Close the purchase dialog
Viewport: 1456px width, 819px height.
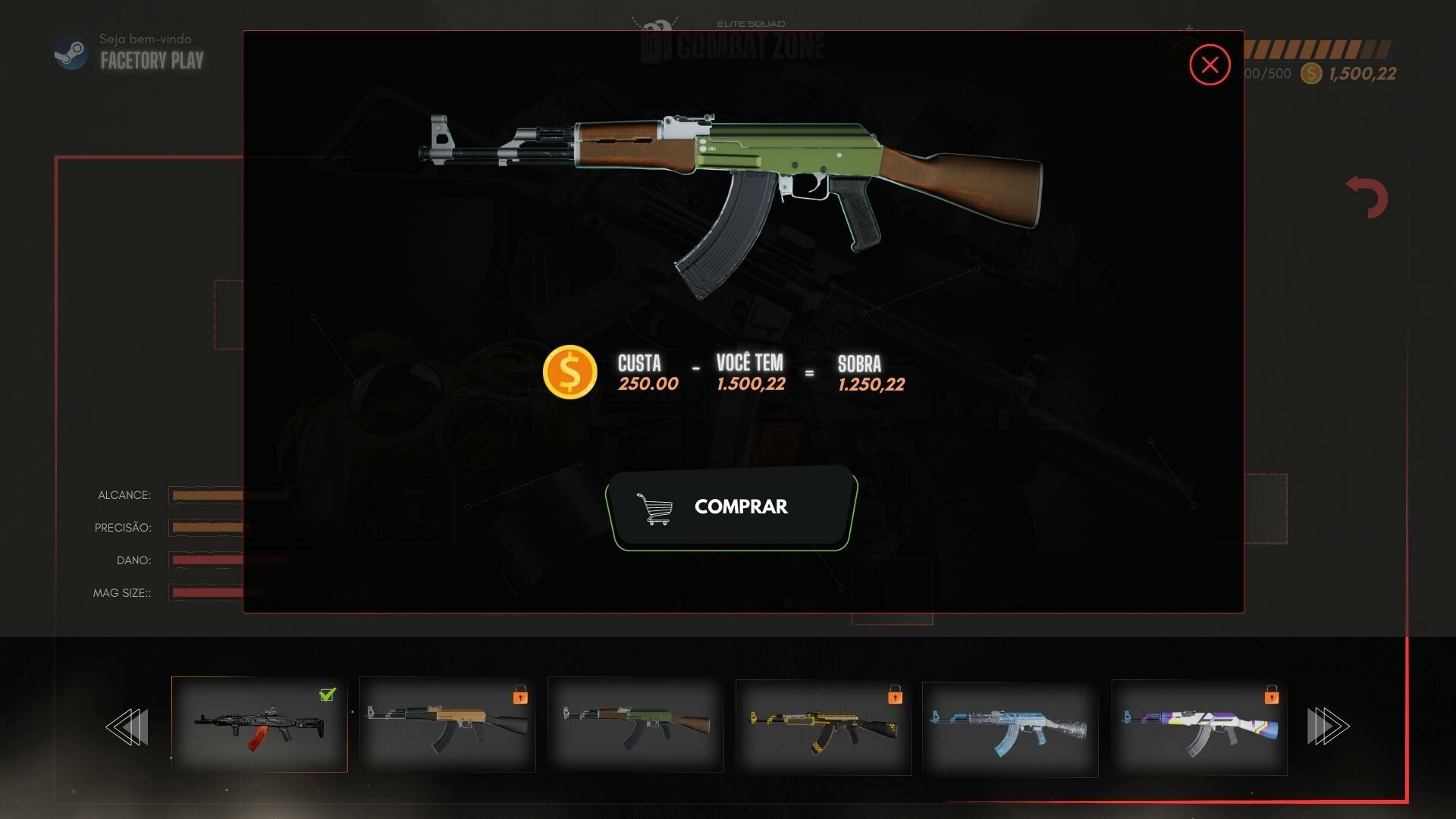tap(1210, 65)
